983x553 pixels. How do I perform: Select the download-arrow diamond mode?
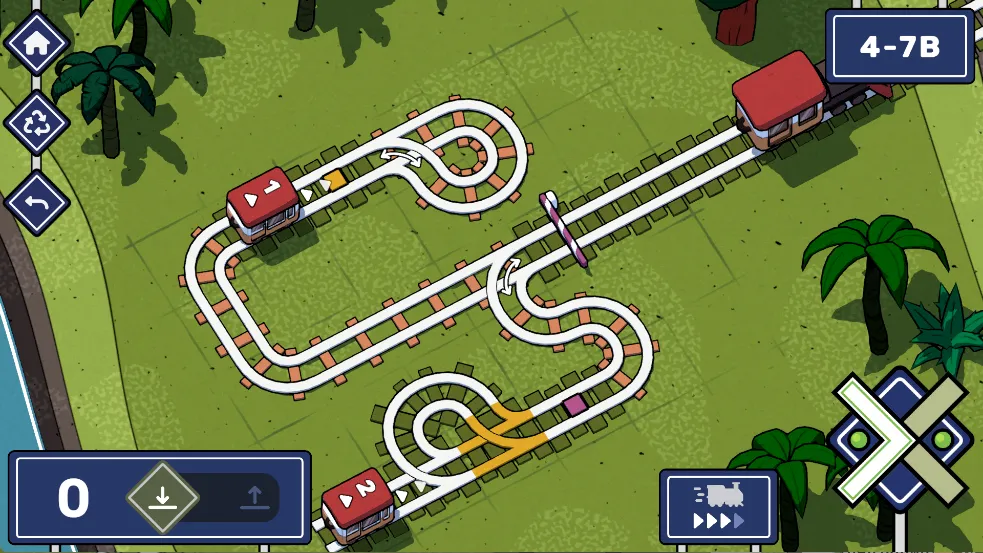pos(163,497)
